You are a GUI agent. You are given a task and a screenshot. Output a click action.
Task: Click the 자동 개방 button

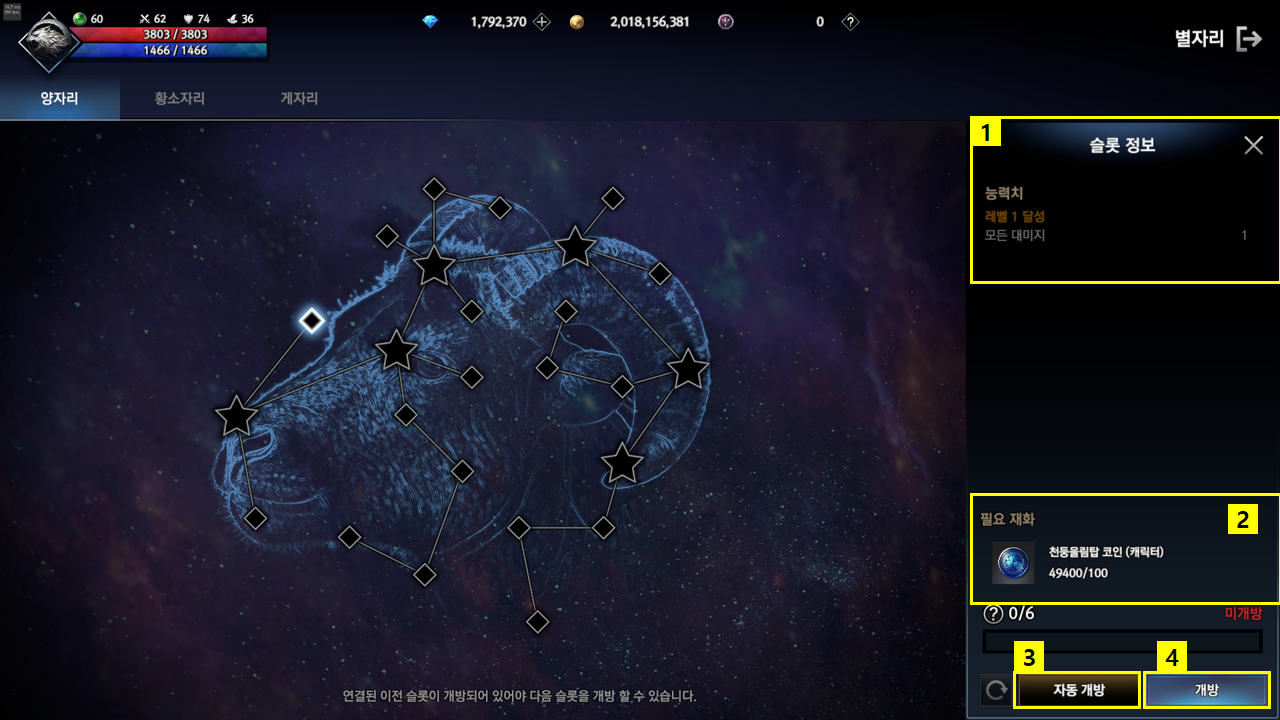tap(1077, 689)
